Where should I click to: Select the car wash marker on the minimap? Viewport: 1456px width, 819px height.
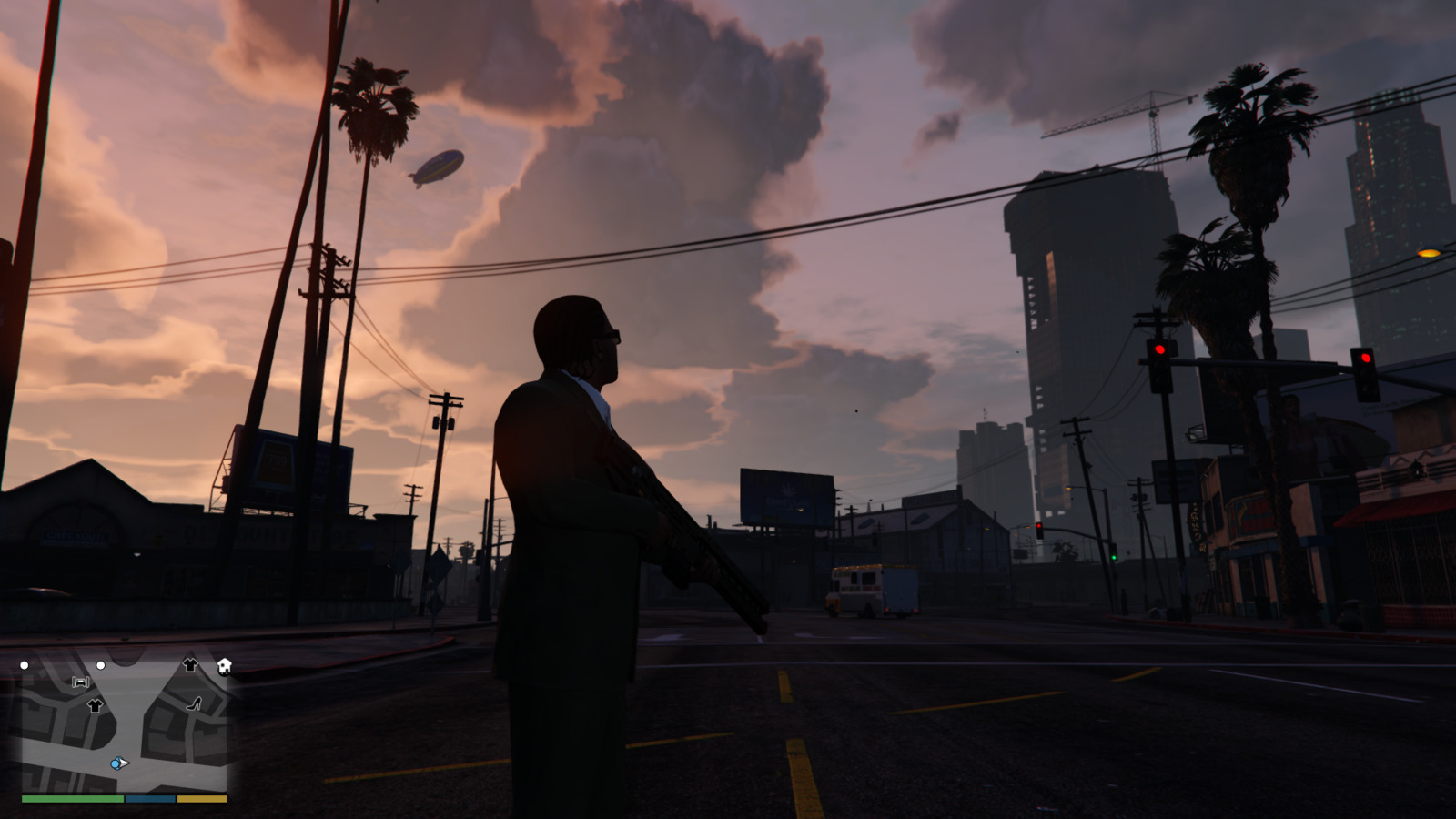80,682
